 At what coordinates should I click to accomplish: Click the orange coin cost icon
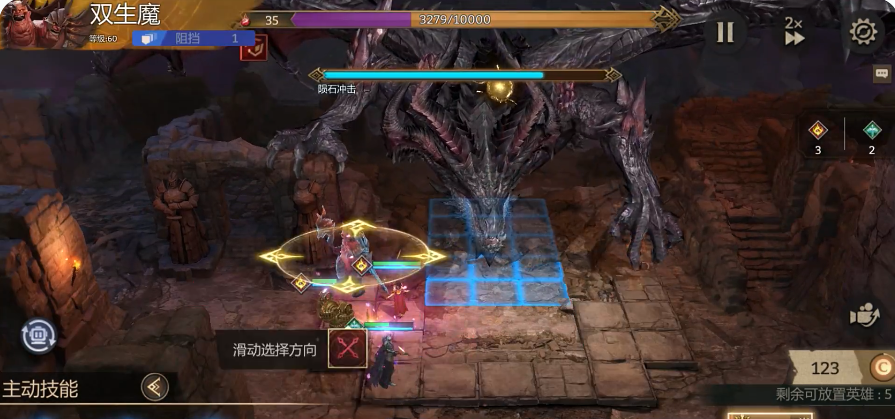coord(881,367)
